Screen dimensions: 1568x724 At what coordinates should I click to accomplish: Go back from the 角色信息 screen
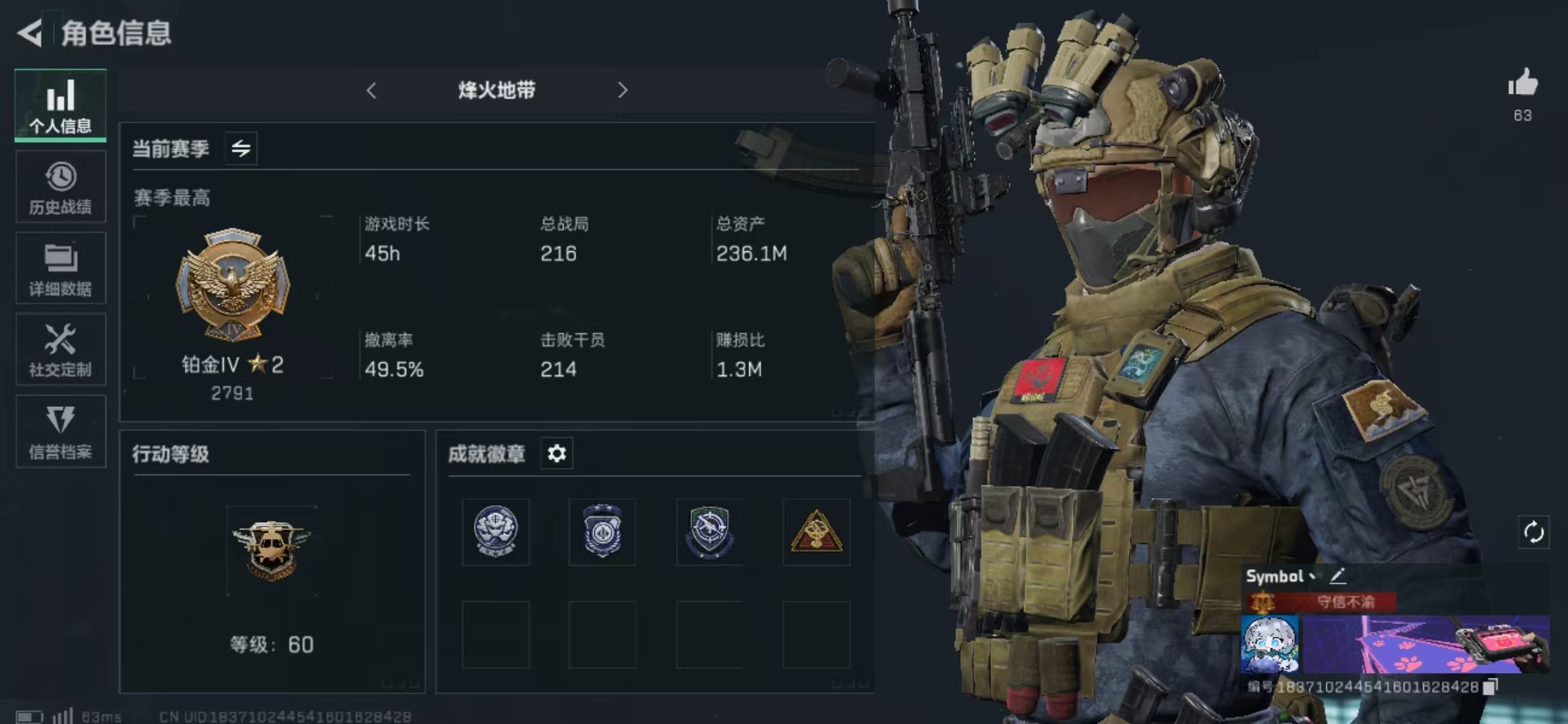(x=30, y=32)
